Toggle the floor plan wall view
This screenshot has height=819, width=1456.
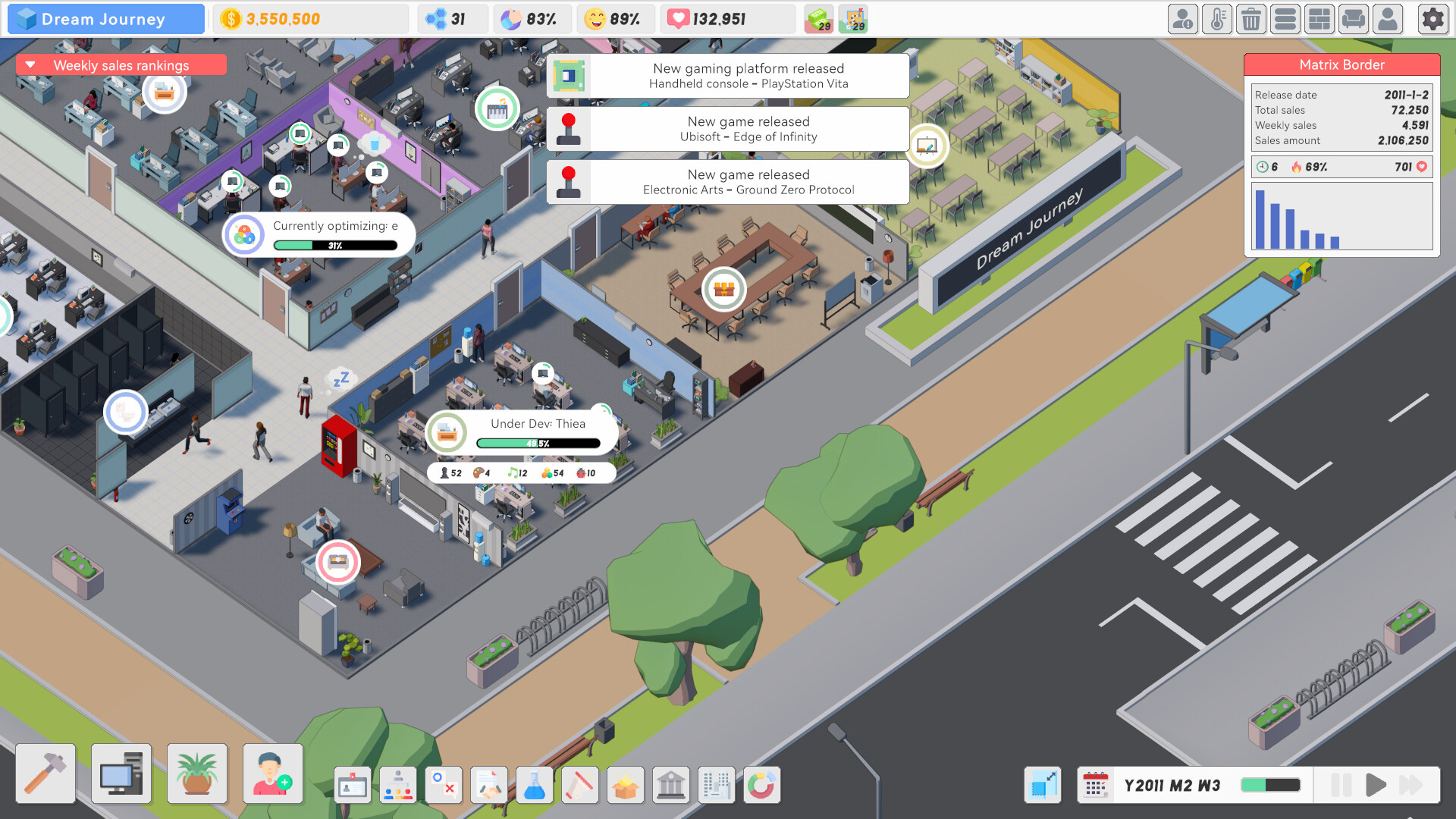(x=1319, y=19)
